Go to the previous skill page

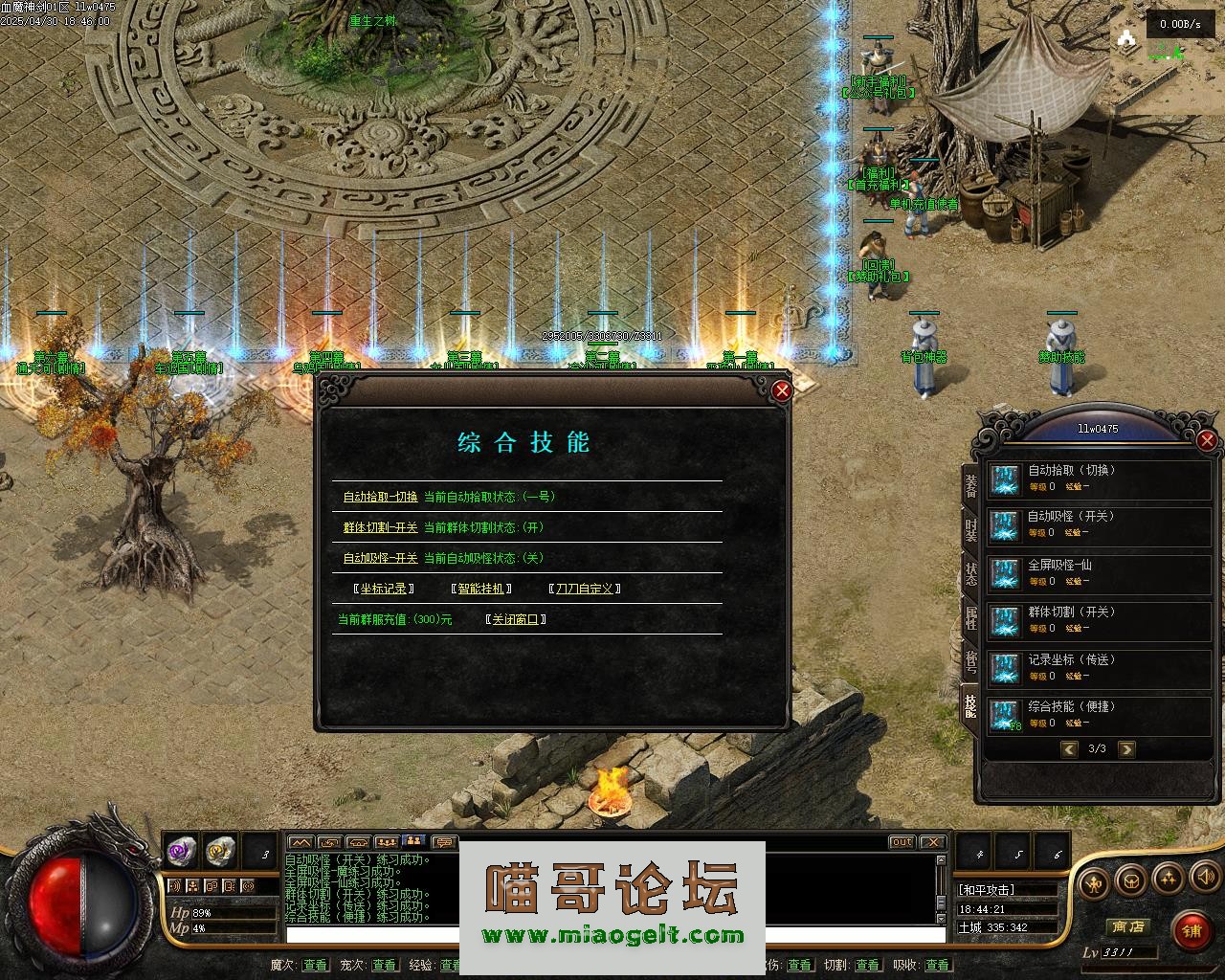click(1069, 749)
